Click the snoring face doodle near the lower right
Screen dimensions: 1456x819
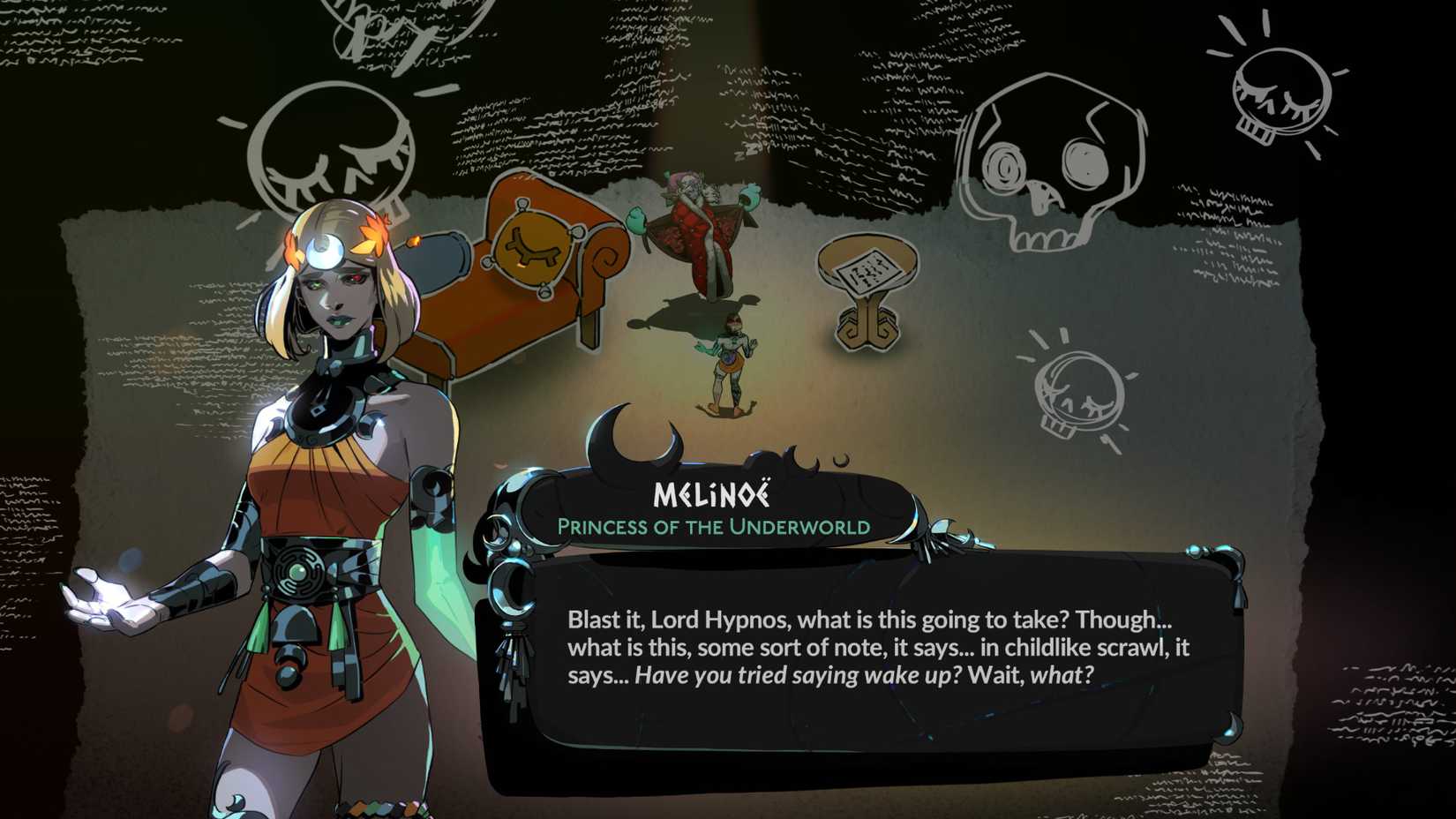point(1077,388)
